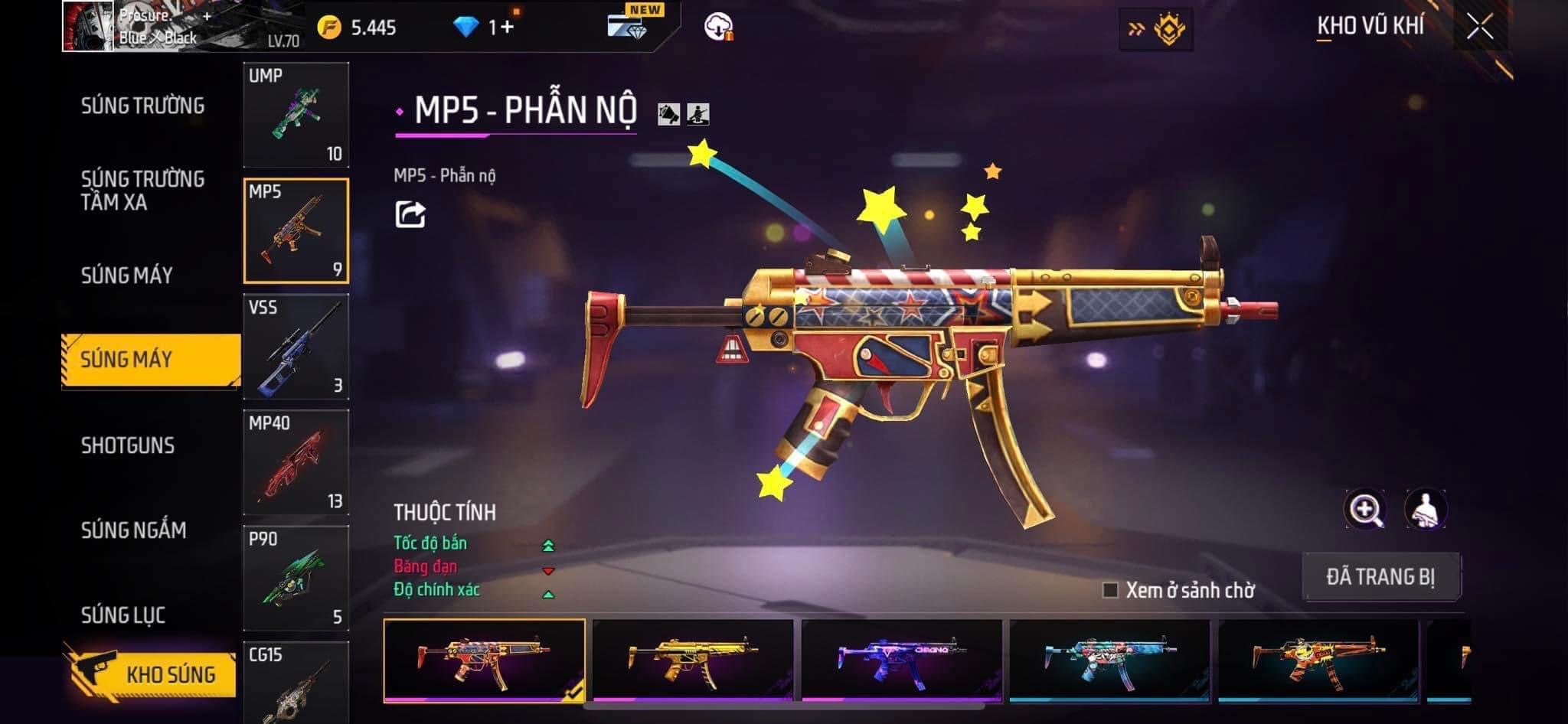Switch to Súng Trường Tầm Xa category
The width and height of the screenshot is (1568, 724).
pos(142,191)
